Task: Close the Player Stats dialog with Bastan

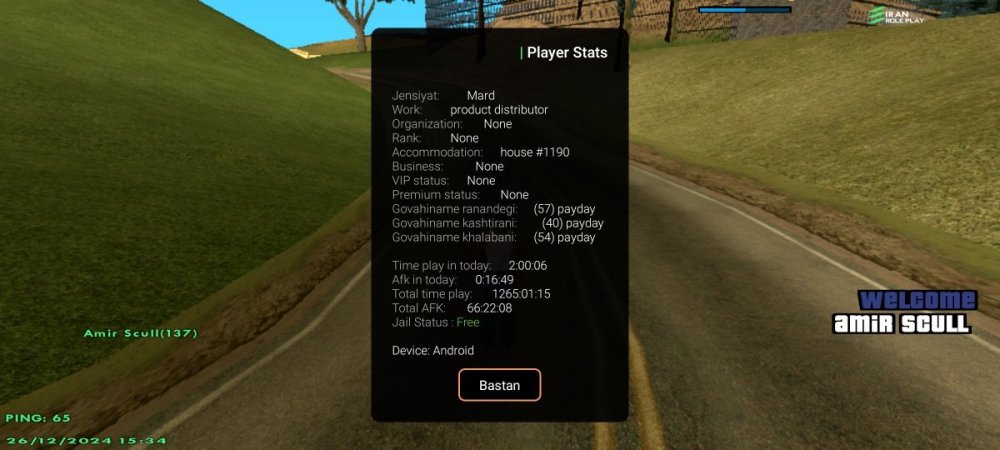Action: (x=499, y=385)
